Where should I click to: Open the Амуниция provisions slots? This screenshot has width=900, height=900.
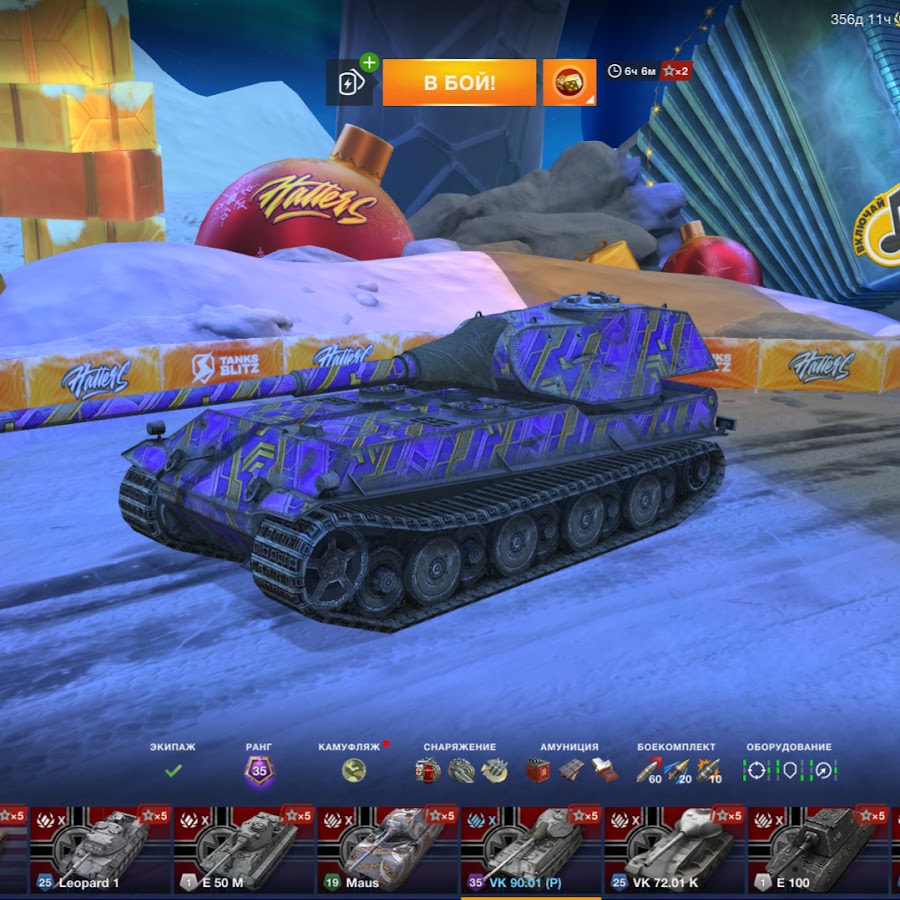[x=569, y=770]
